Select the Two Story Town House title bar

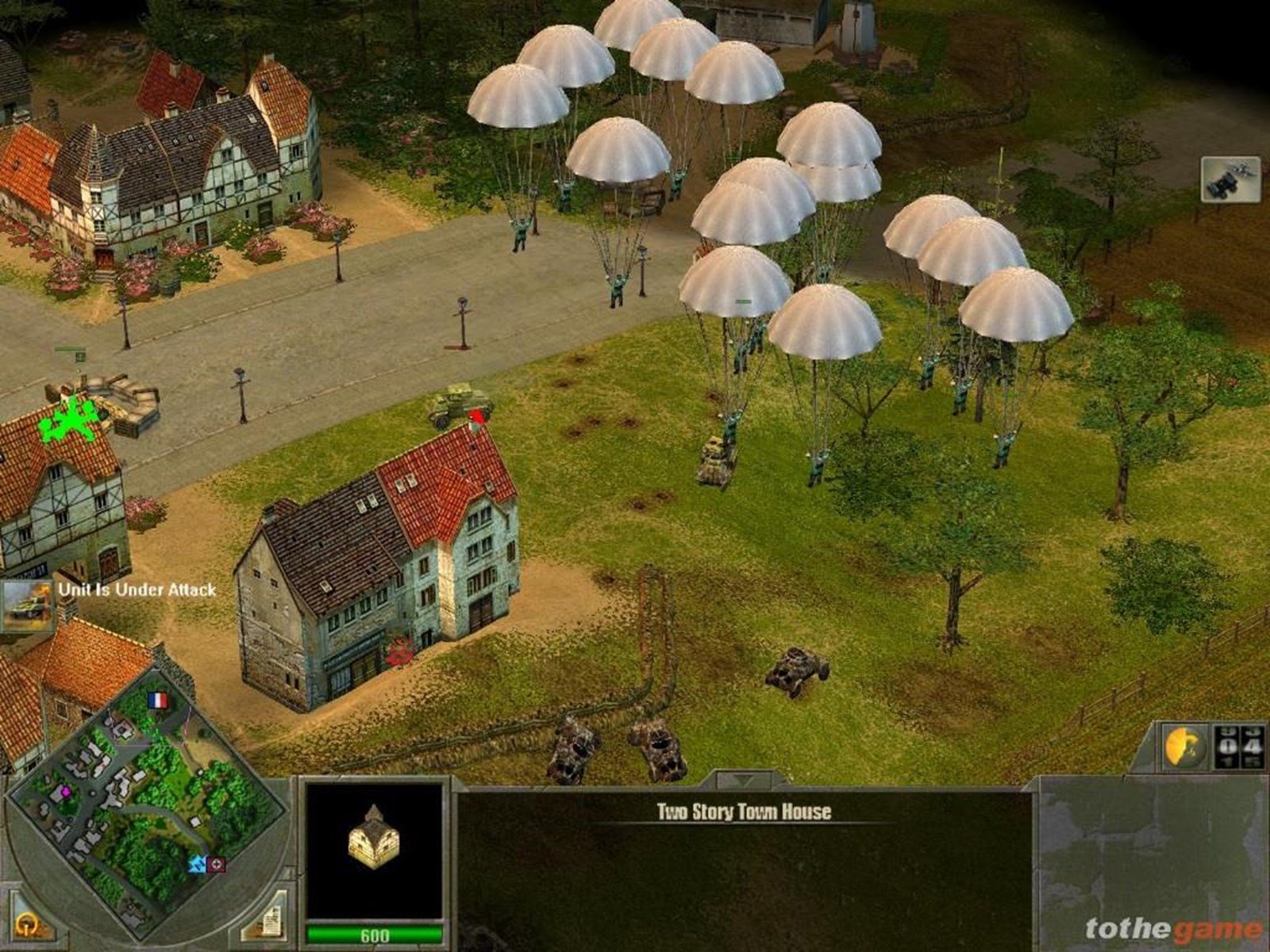pyautogui.click(x=745, y=812)
